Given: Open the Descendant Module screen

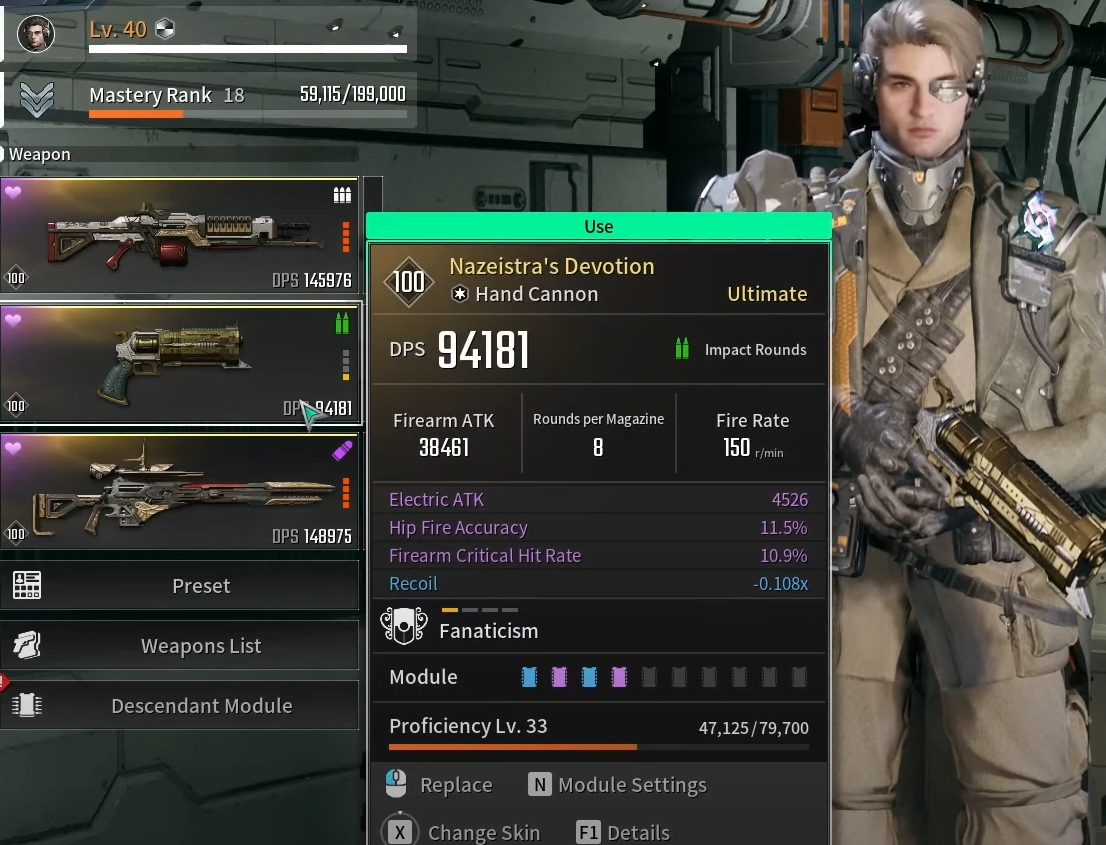Looking at the screenshot, I should coord(180,706).
